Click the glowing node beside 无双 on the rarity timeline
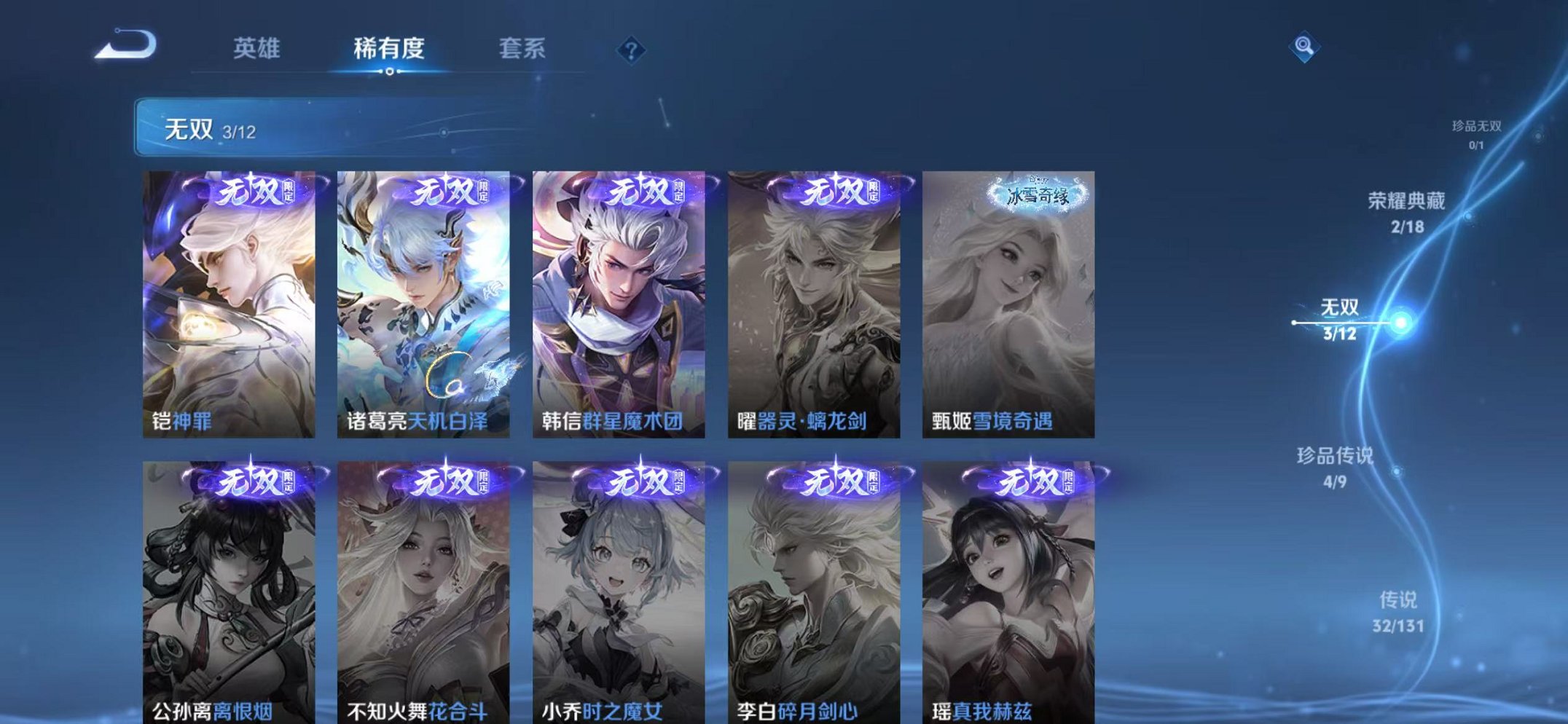This screenshot has height=724, width=1568. [x=1400, y=321]
